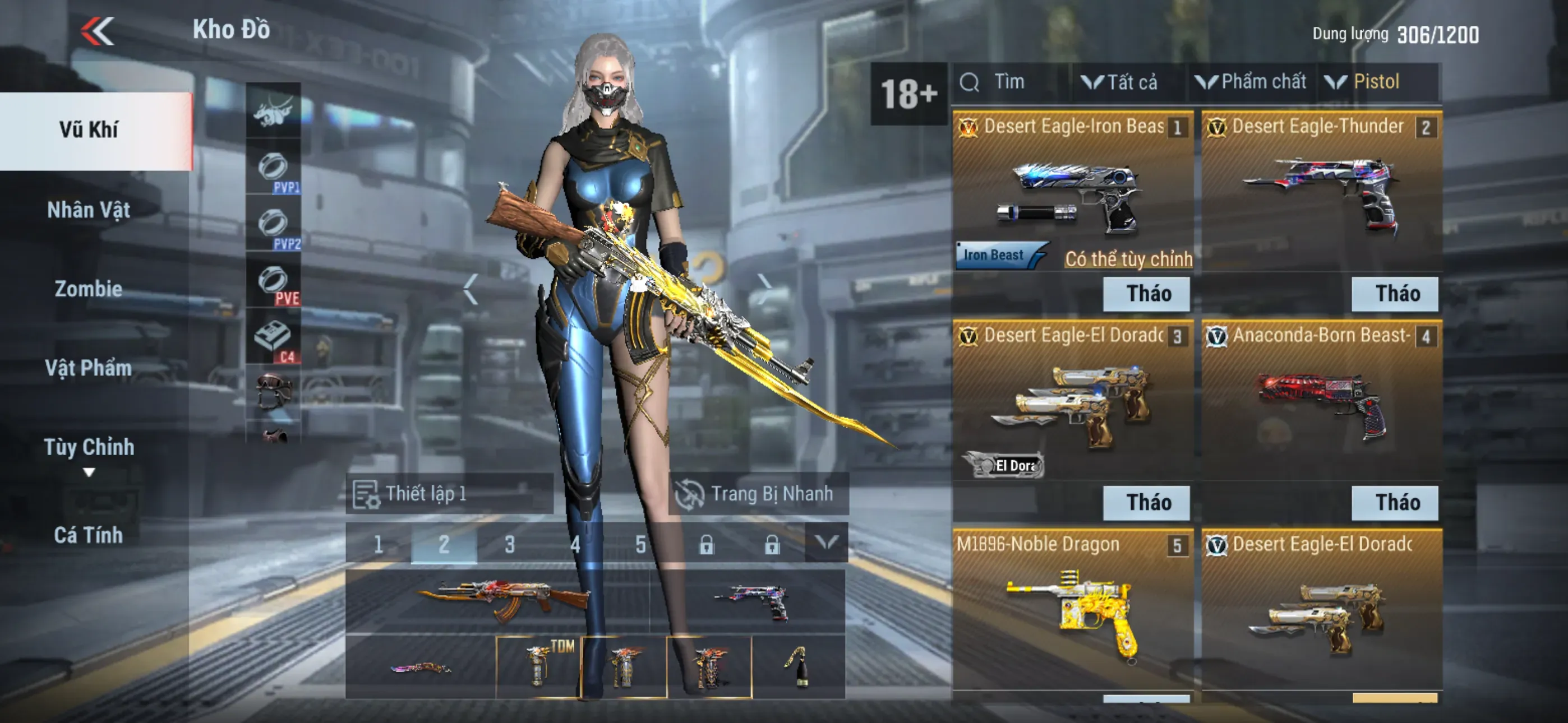Screen dimensions: 1568x723
Task: Click the Tìm search field
Action: 1011,82
